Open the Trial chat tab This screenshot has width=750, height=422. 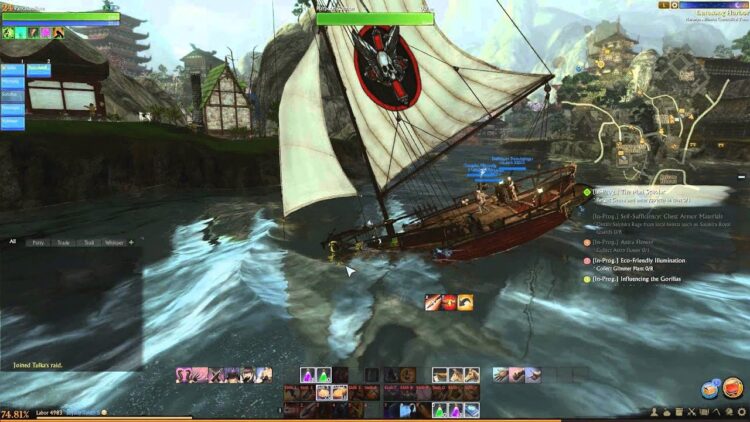[x=89, y=242]
